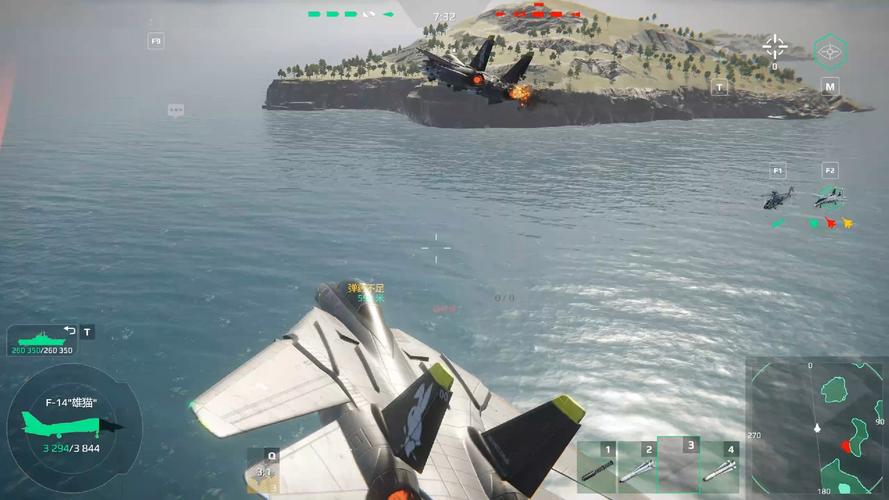Open the radar minimap
This screenshot has height=500, width=889.
pyautogui.click(x=817, y=428)
